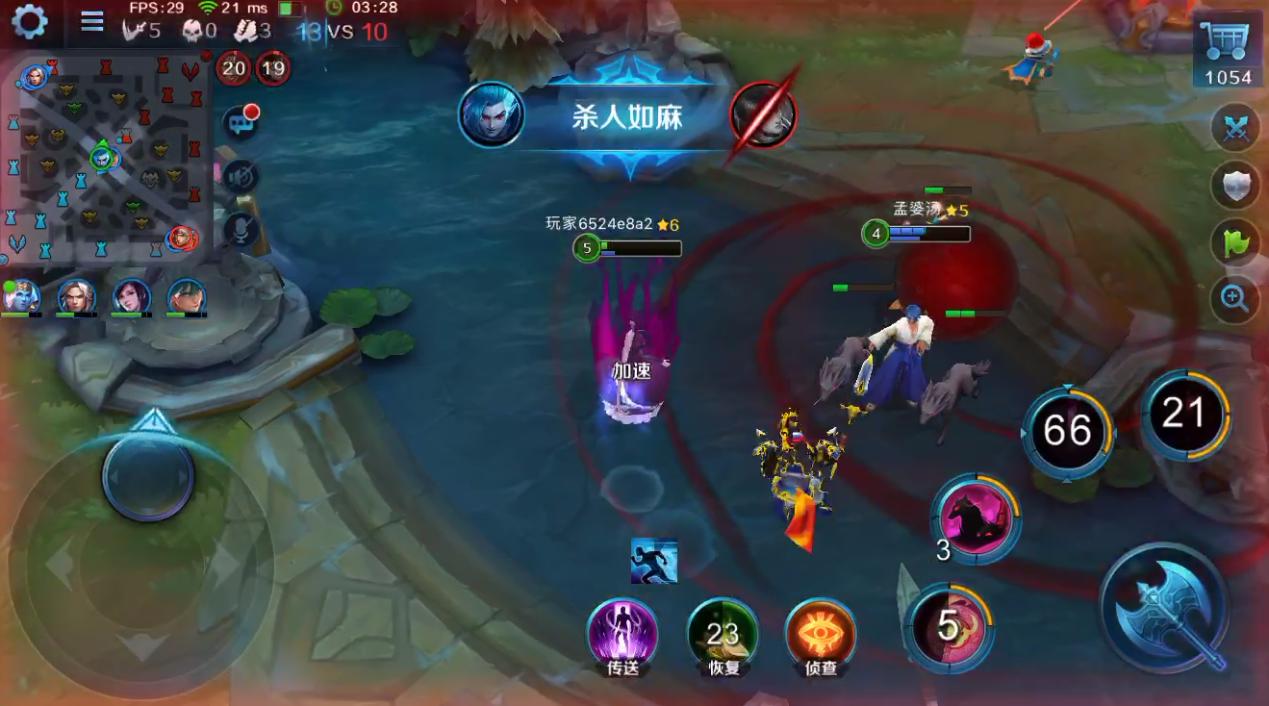The width and height of the screenshot is (1269, 706).
Task: Select the skill showing 66 cooldown
Action: 1067,431
